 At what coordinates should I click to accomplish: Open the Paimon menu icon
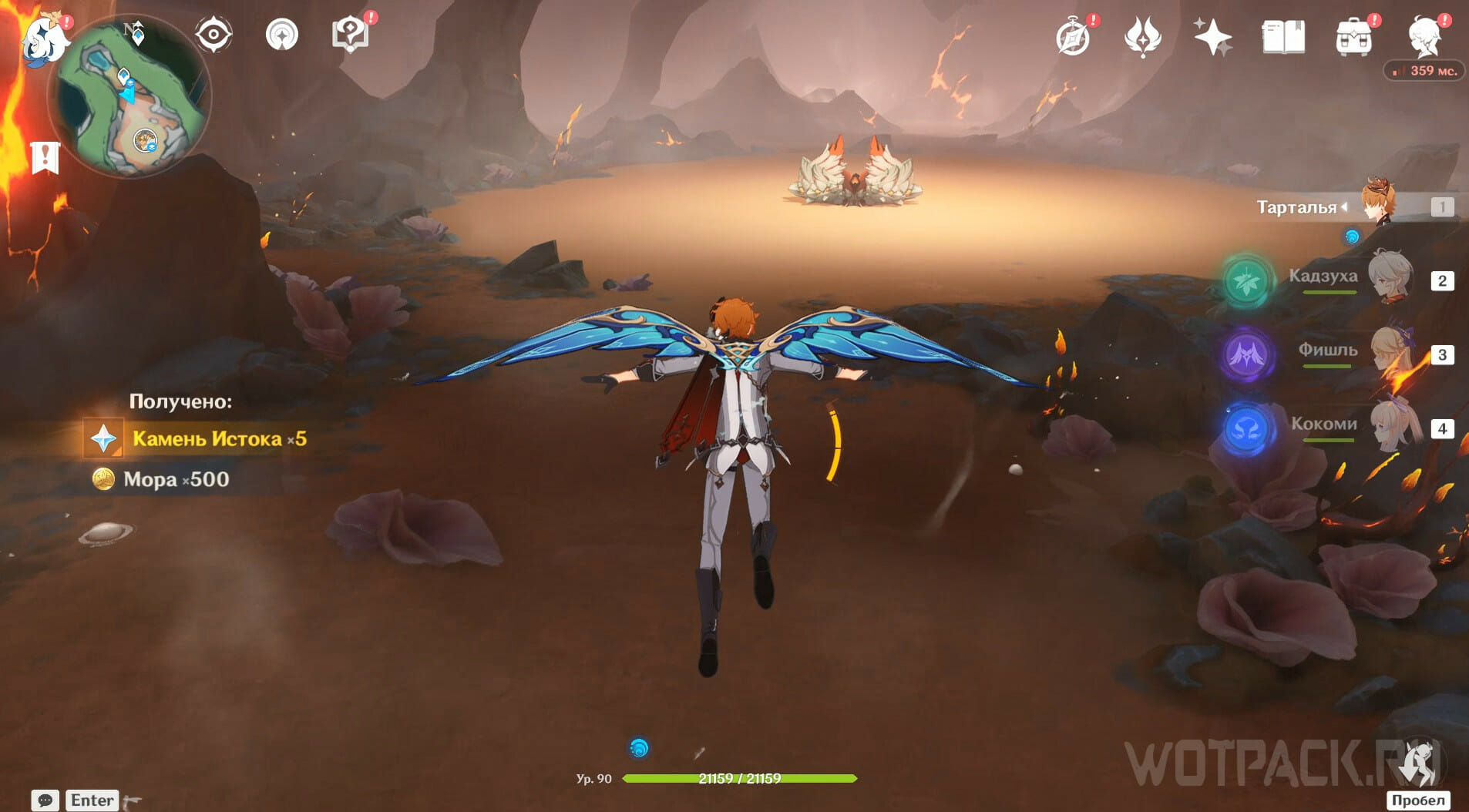click(x=45, y=37)
